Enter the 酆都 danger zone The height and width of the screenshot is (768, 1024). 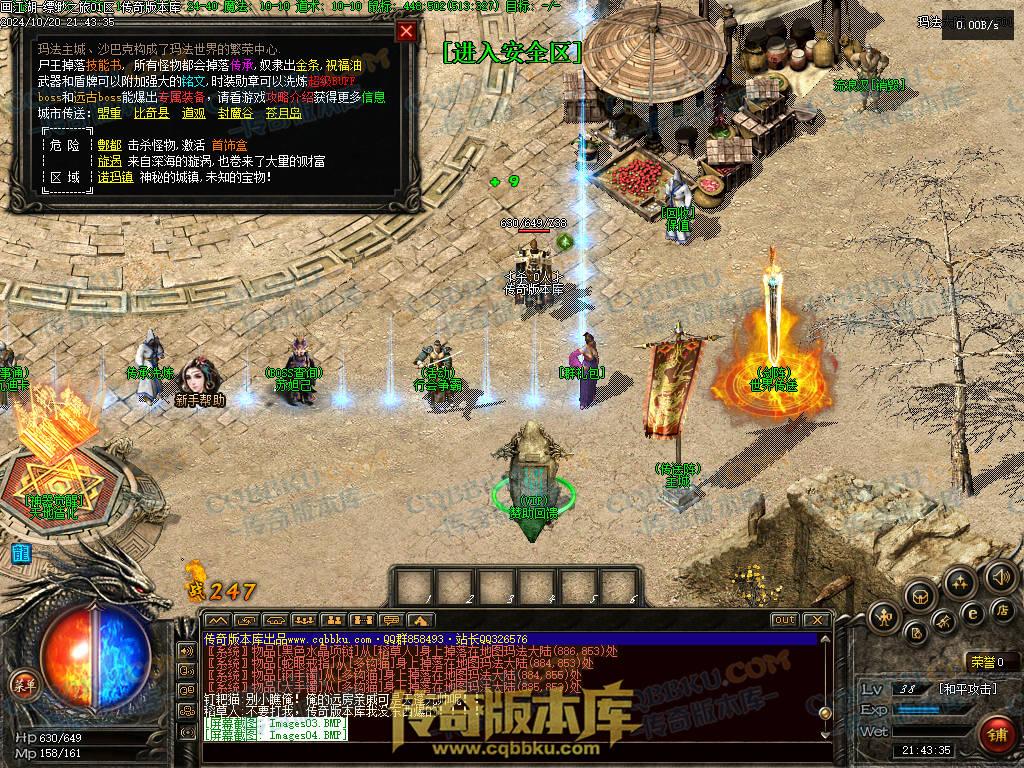click(x=109, y=145)
